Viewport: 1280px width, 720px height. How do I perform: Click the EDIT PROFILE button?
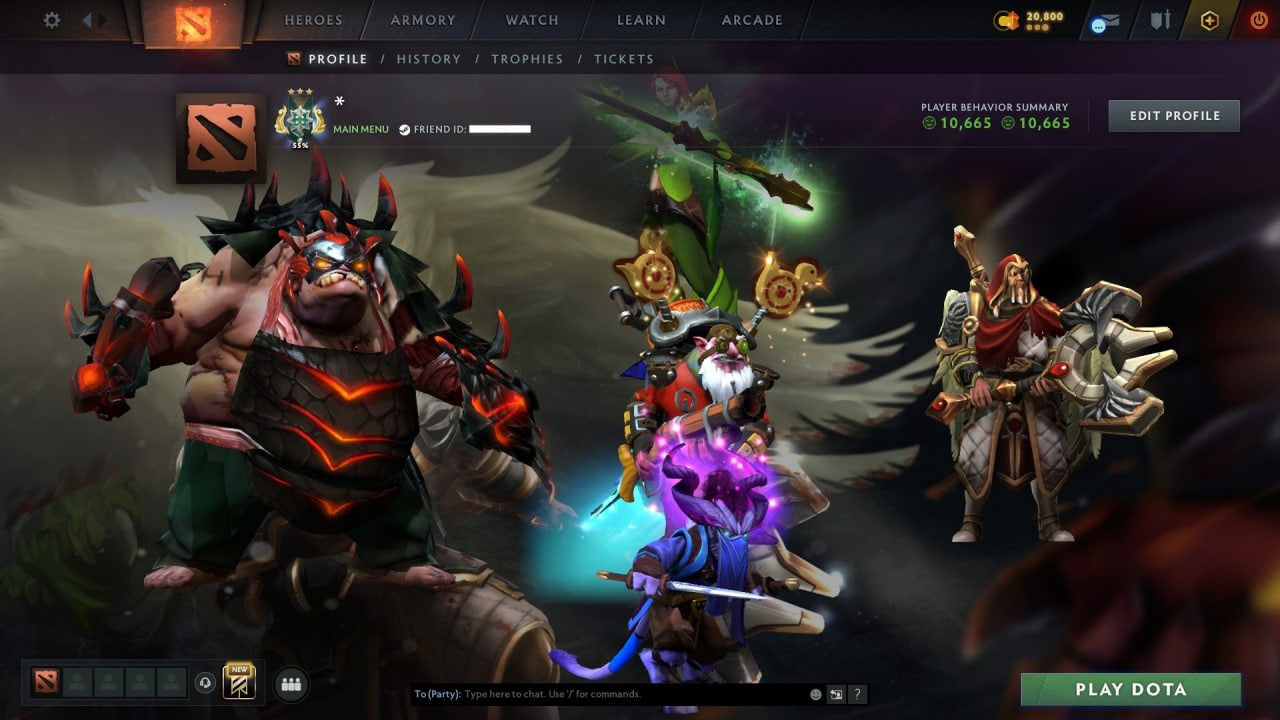click(1173, 115)
